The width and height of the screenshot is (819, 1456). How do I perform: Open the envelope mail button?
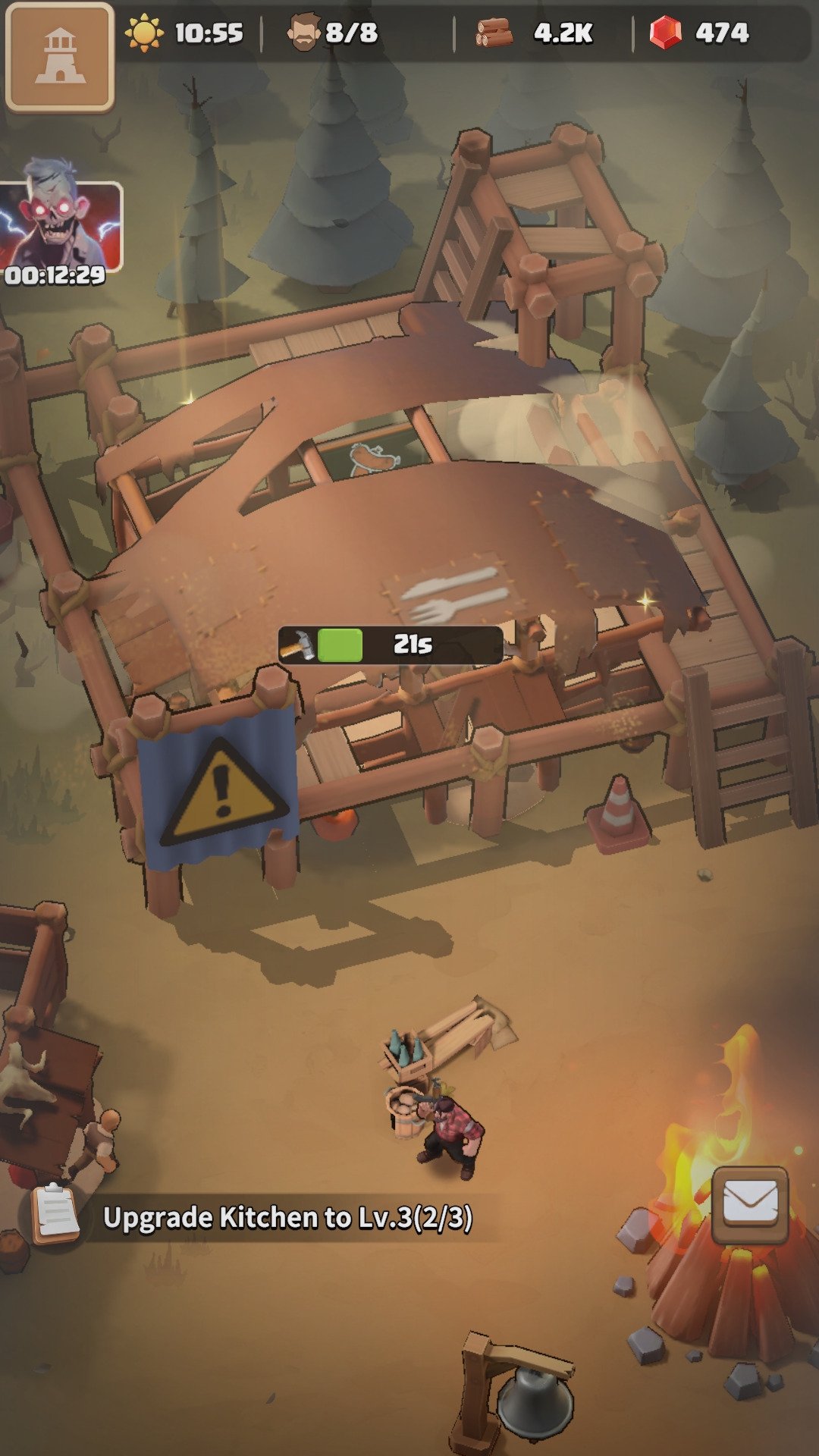click(749, 1205)
